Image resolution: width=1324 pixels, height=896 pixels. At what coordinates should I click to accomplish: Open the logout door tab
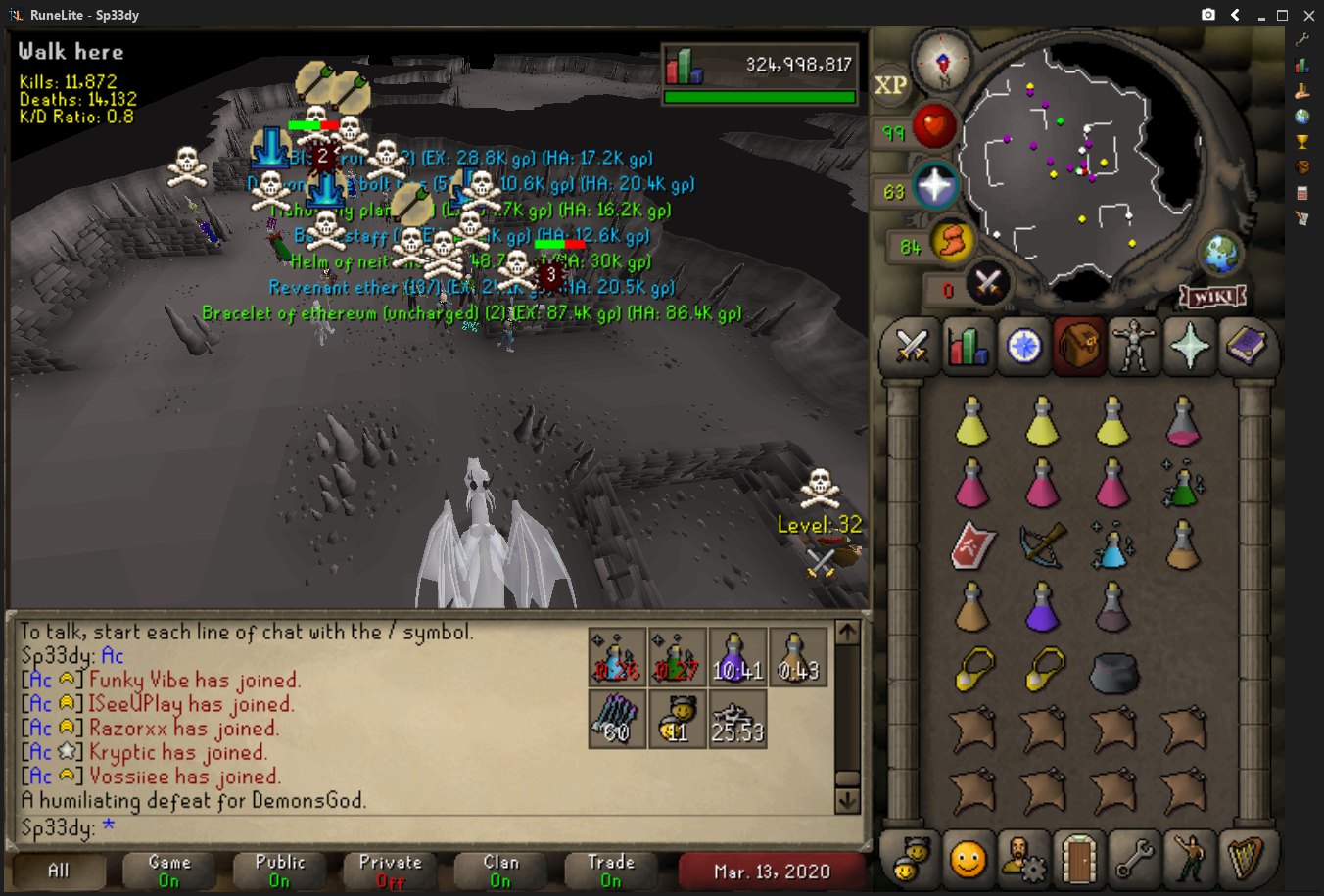point(1079,859)
